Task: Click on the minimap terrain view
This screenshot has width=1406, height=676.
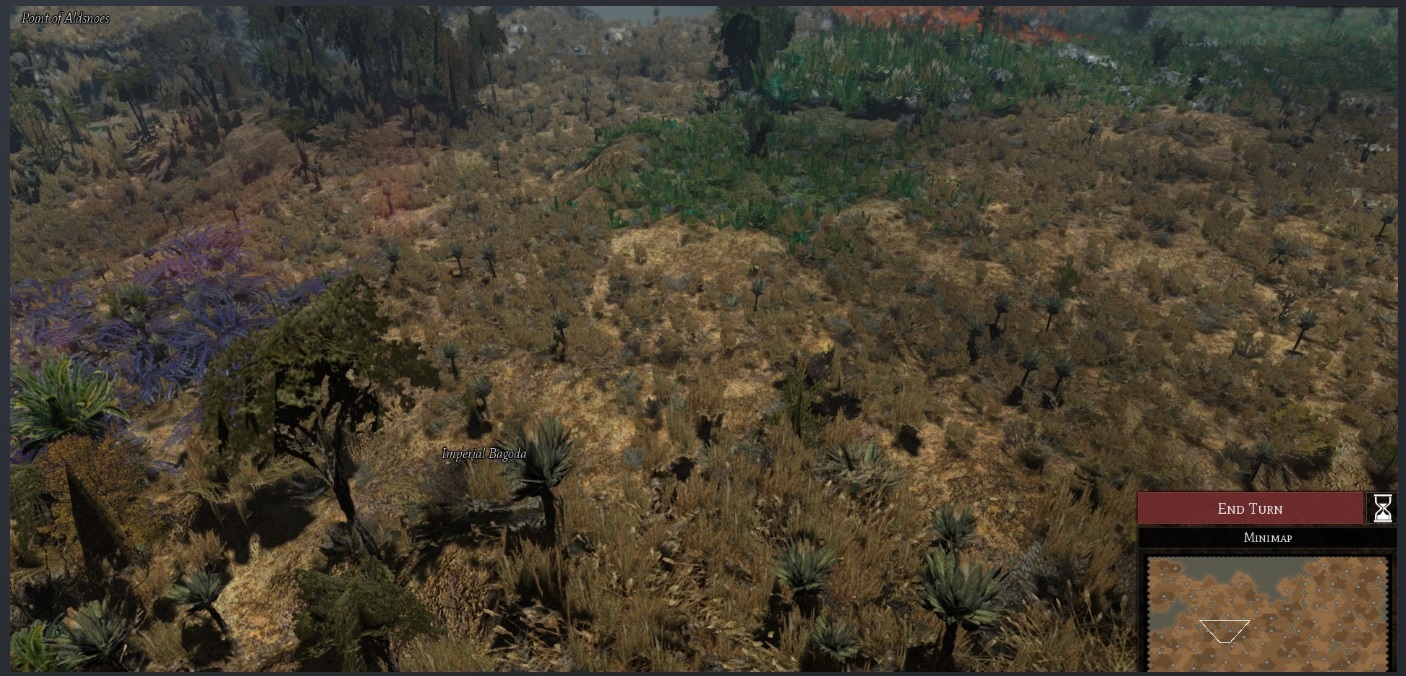Action: coord(1267,612)
